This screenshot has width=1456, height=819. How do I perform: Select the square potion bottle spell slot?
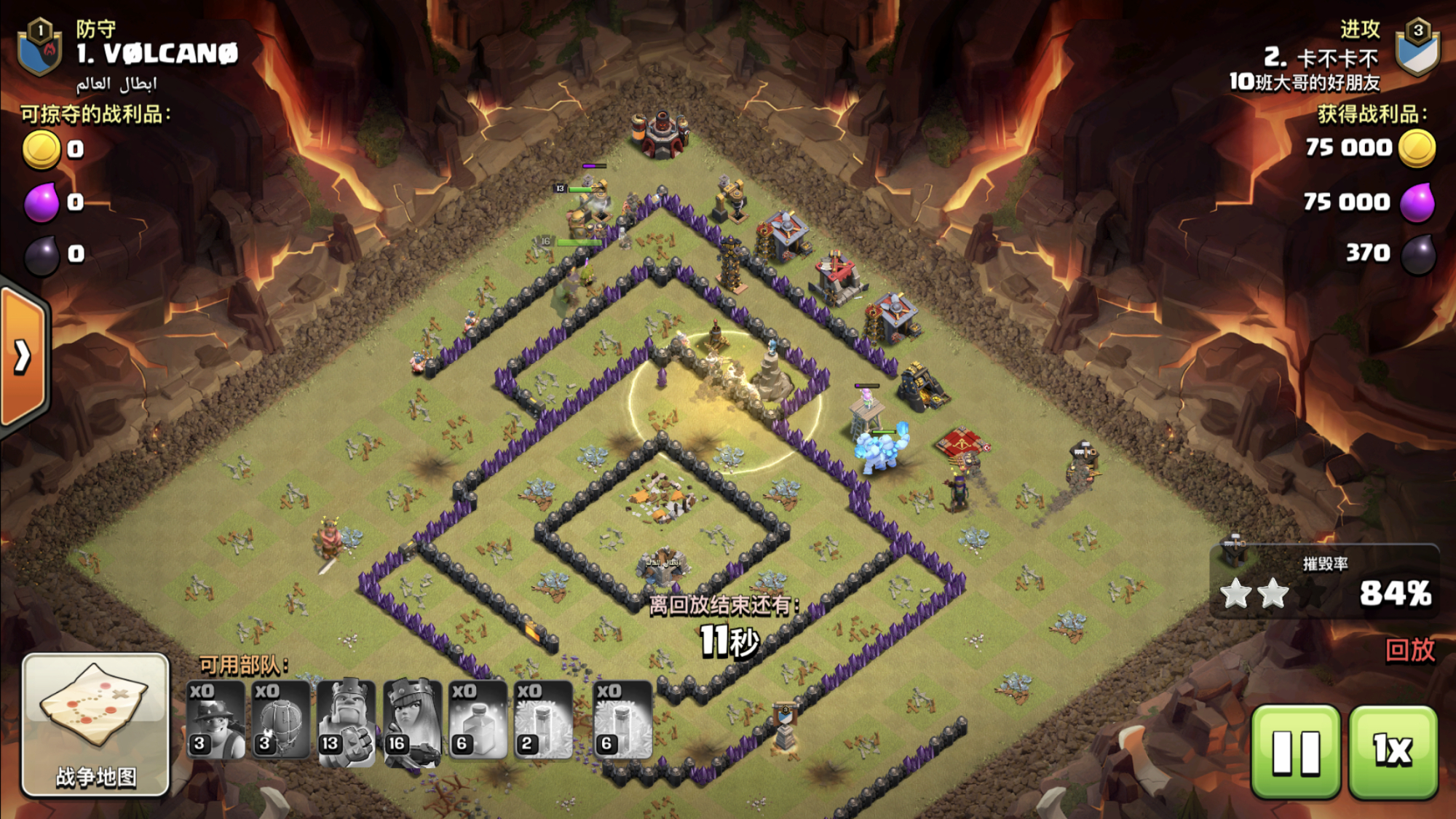478,720
